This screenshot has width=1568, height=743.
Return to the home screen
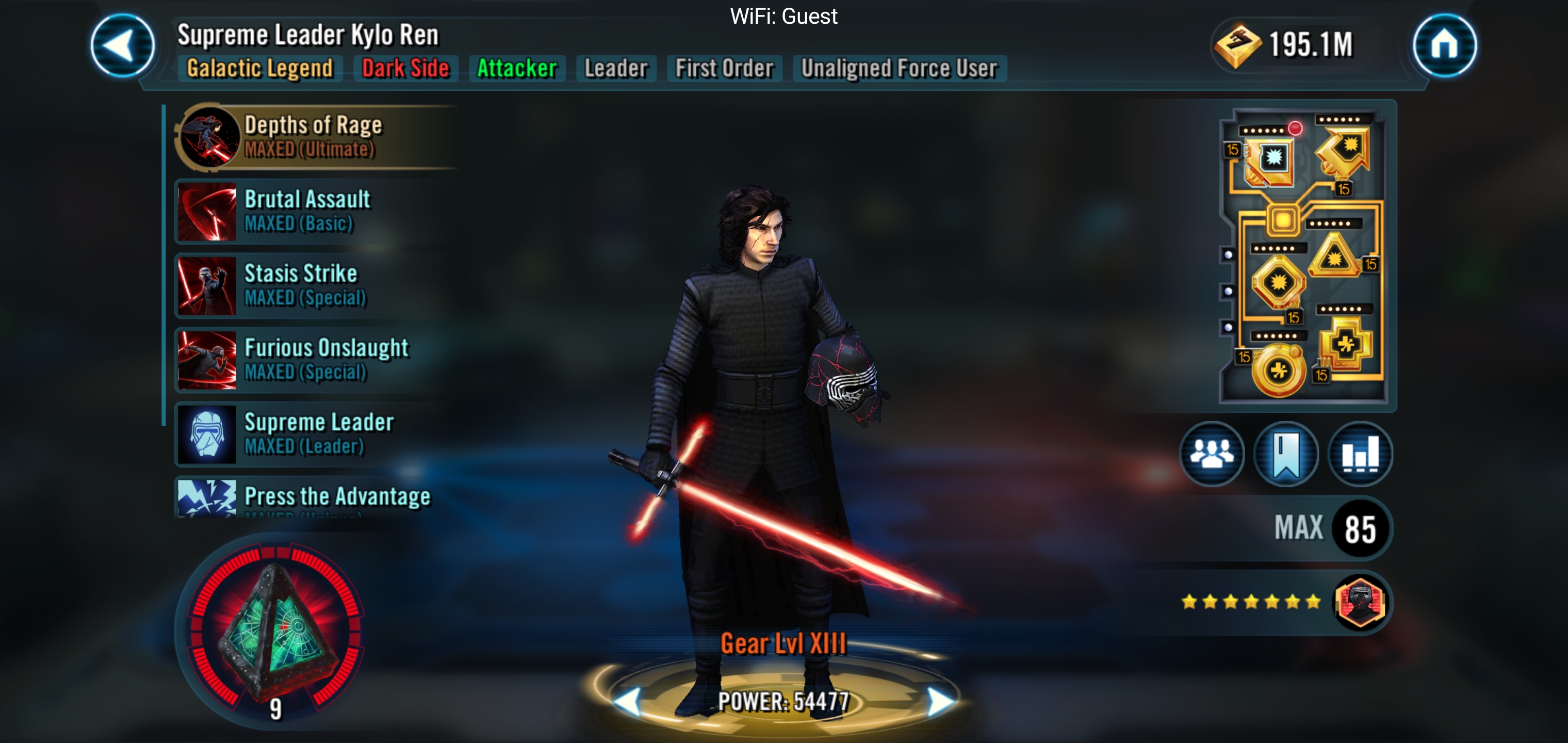[x=1444, y=46]
